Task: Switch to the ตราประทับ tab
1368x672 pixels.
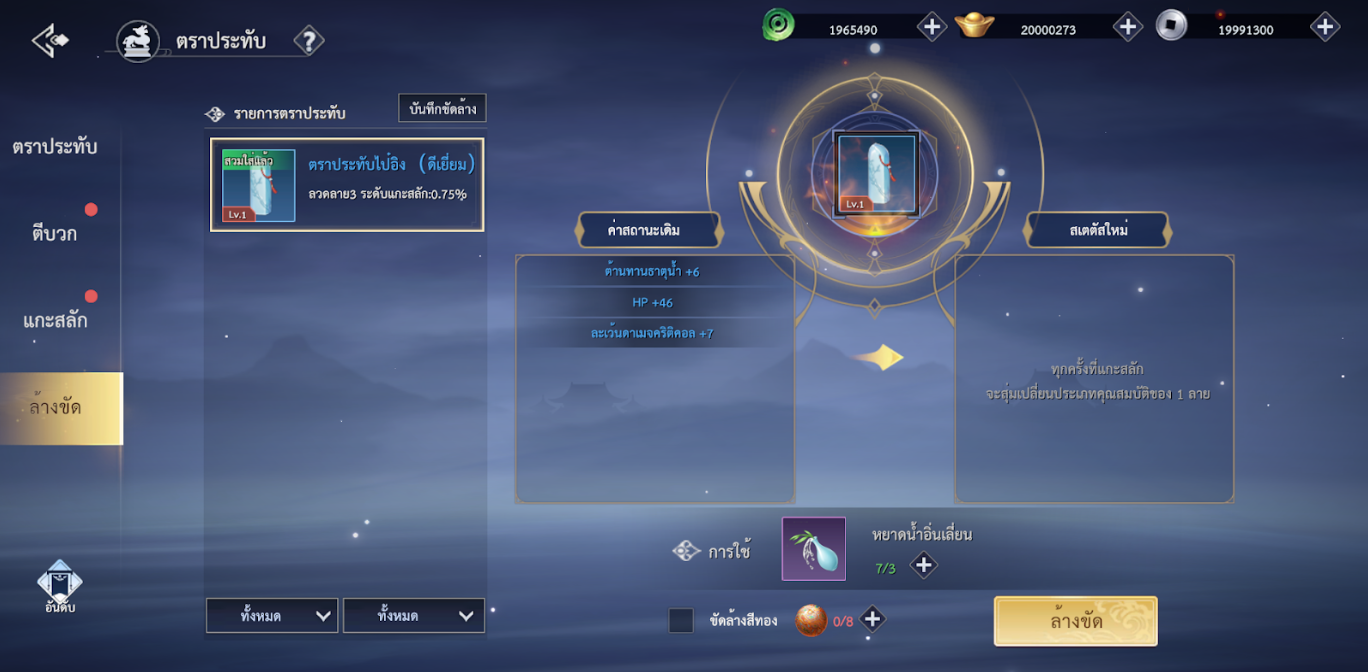Action: 55,147
